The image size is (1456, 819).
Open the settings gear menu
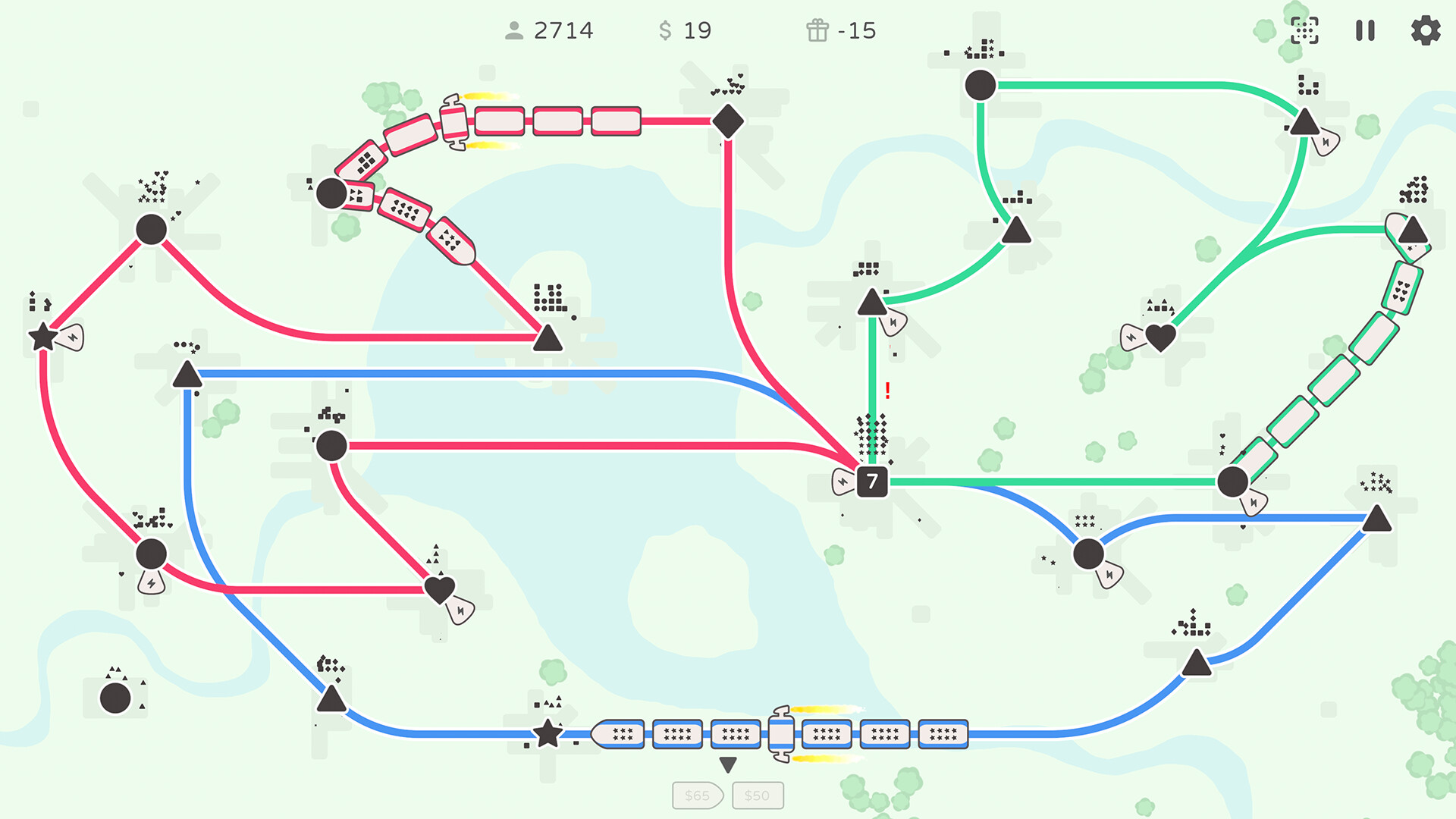click(x=1424, y=31)
